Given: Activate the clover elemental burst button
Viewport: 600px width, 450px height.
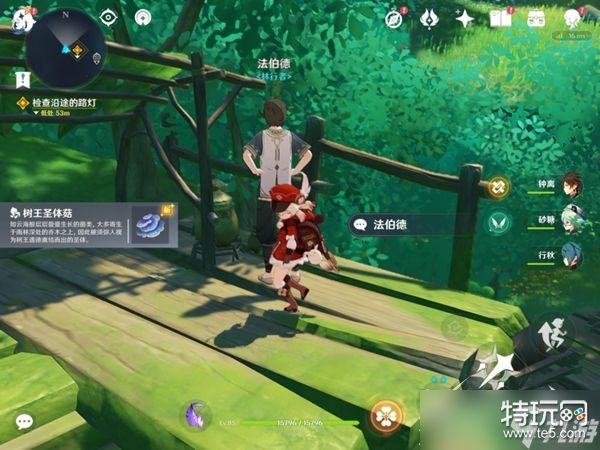Looking at the screenshot, I should (383, 415).
